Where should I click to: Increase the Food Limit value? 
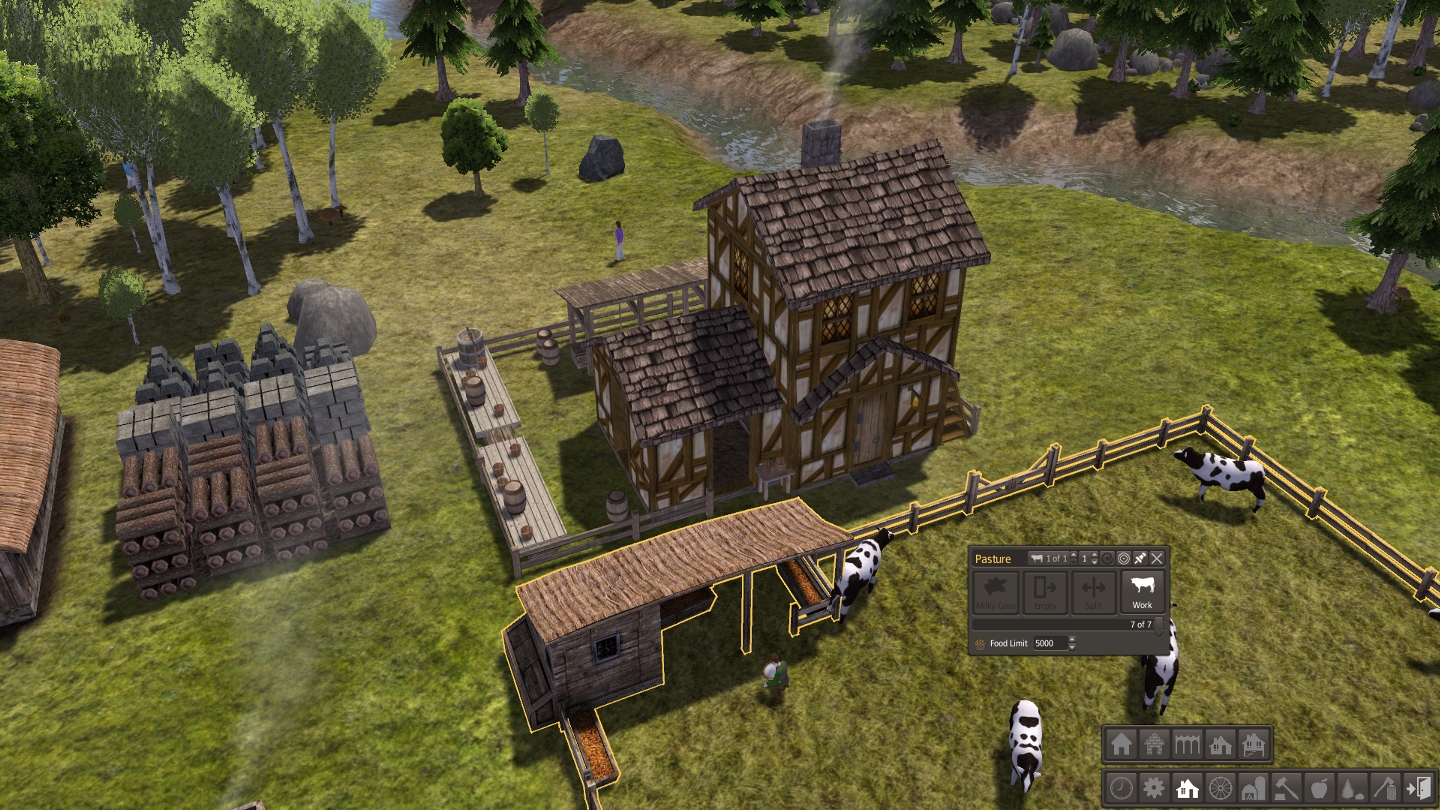pyautogui.click(x=1072, y=640)
